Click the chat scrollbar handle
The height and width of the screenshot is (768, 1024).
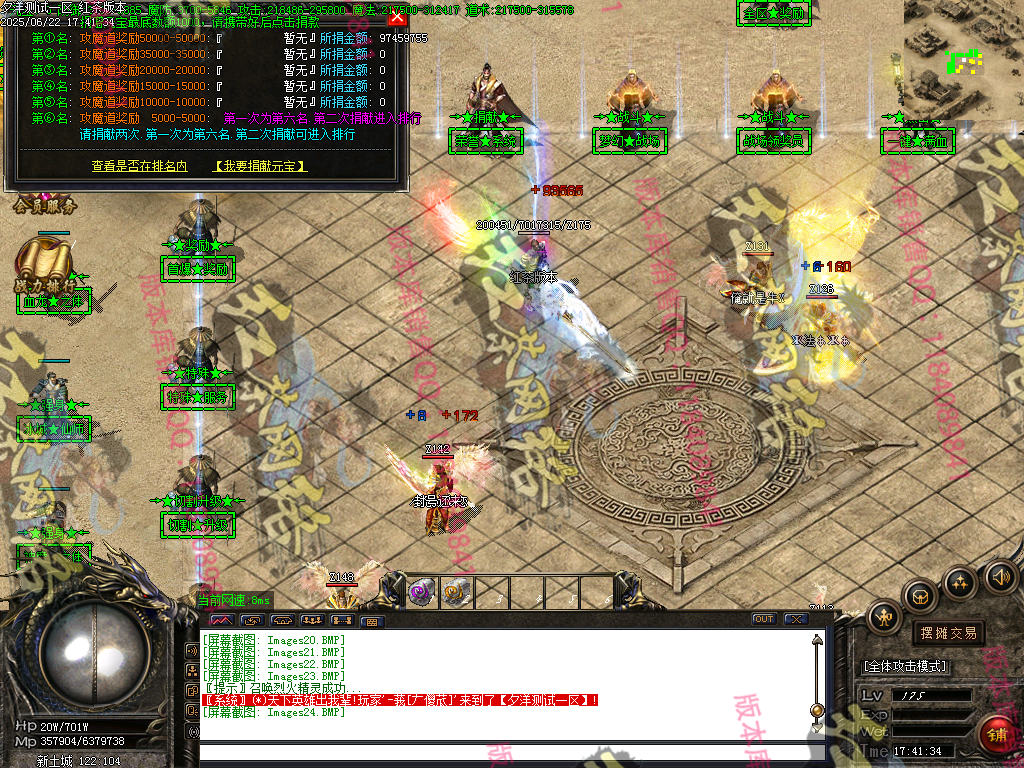pos(817,710)
